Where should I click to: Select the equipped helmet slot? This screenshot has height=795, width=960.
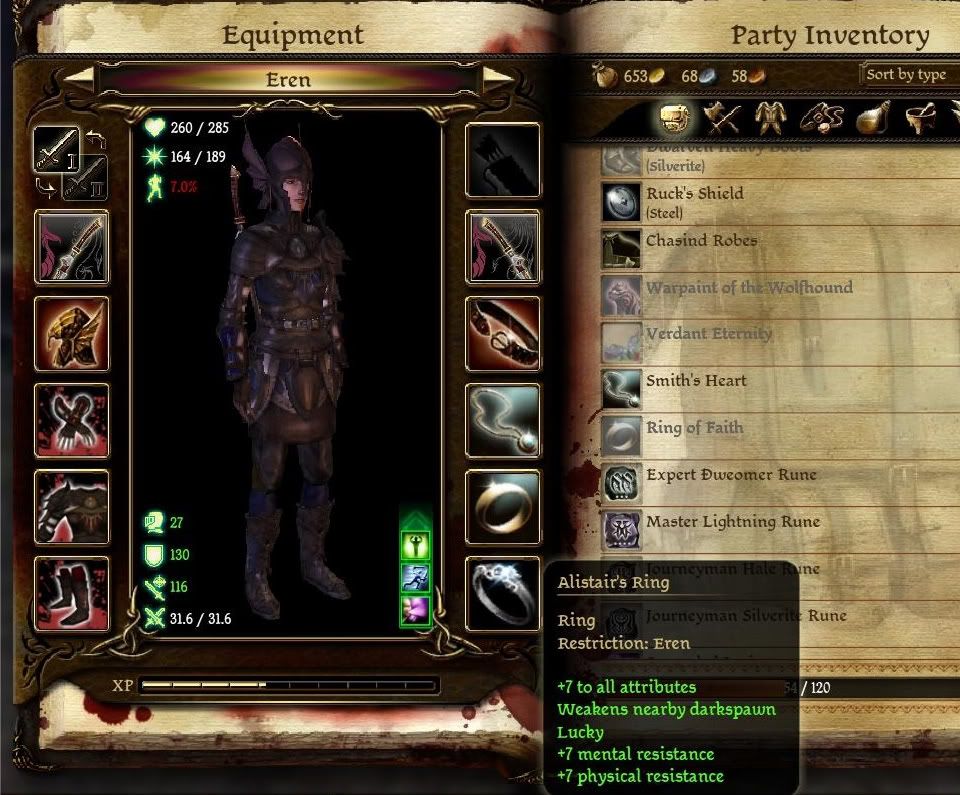[x=72, y=333]
